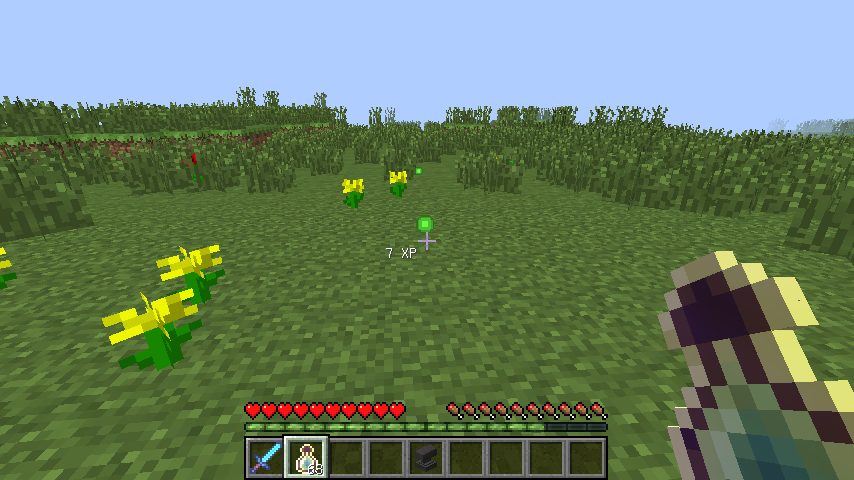This screenshot has width=854, height=480.
Task: Select the diamond sword hotbar slot
Action: click(x=265, y=458)
